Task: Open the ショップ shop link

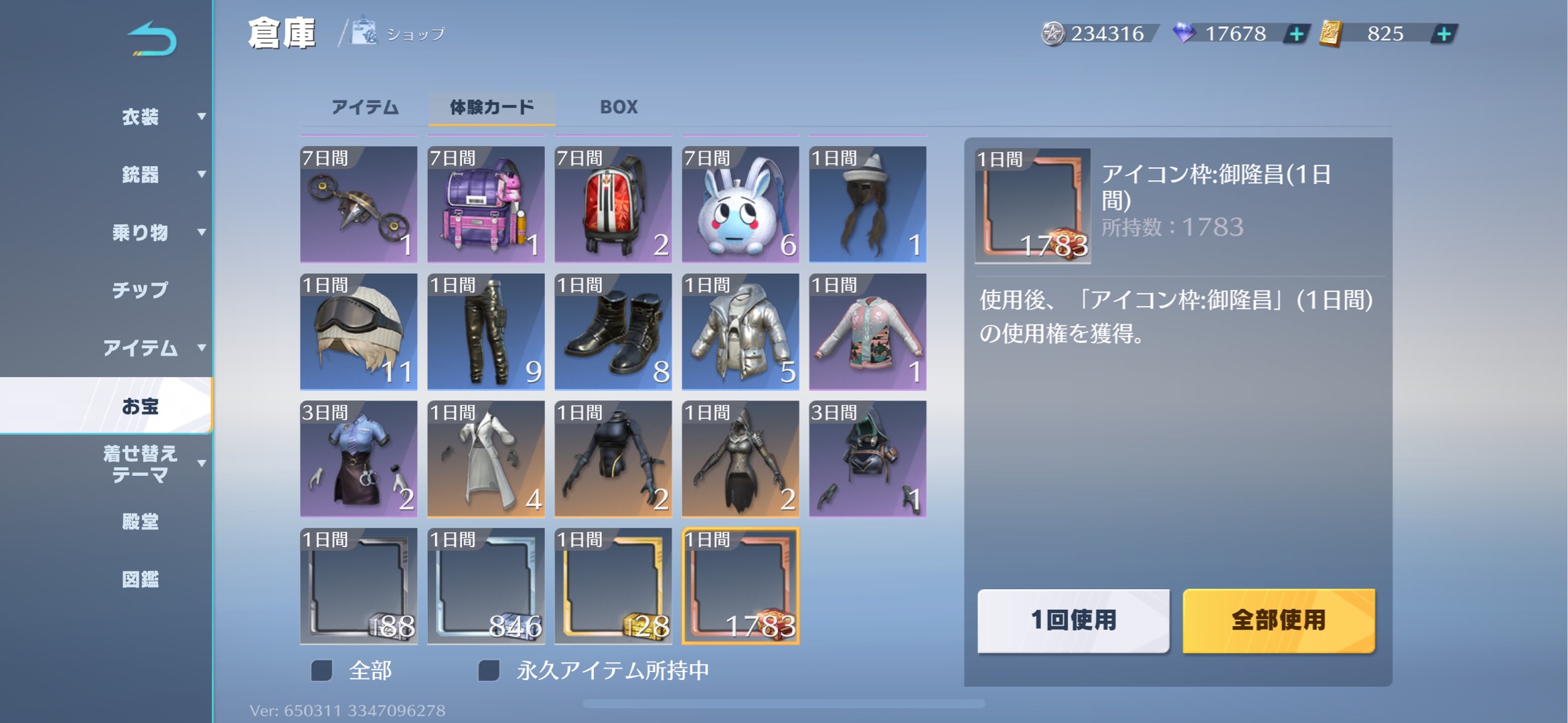Action: tap(400, 33)
